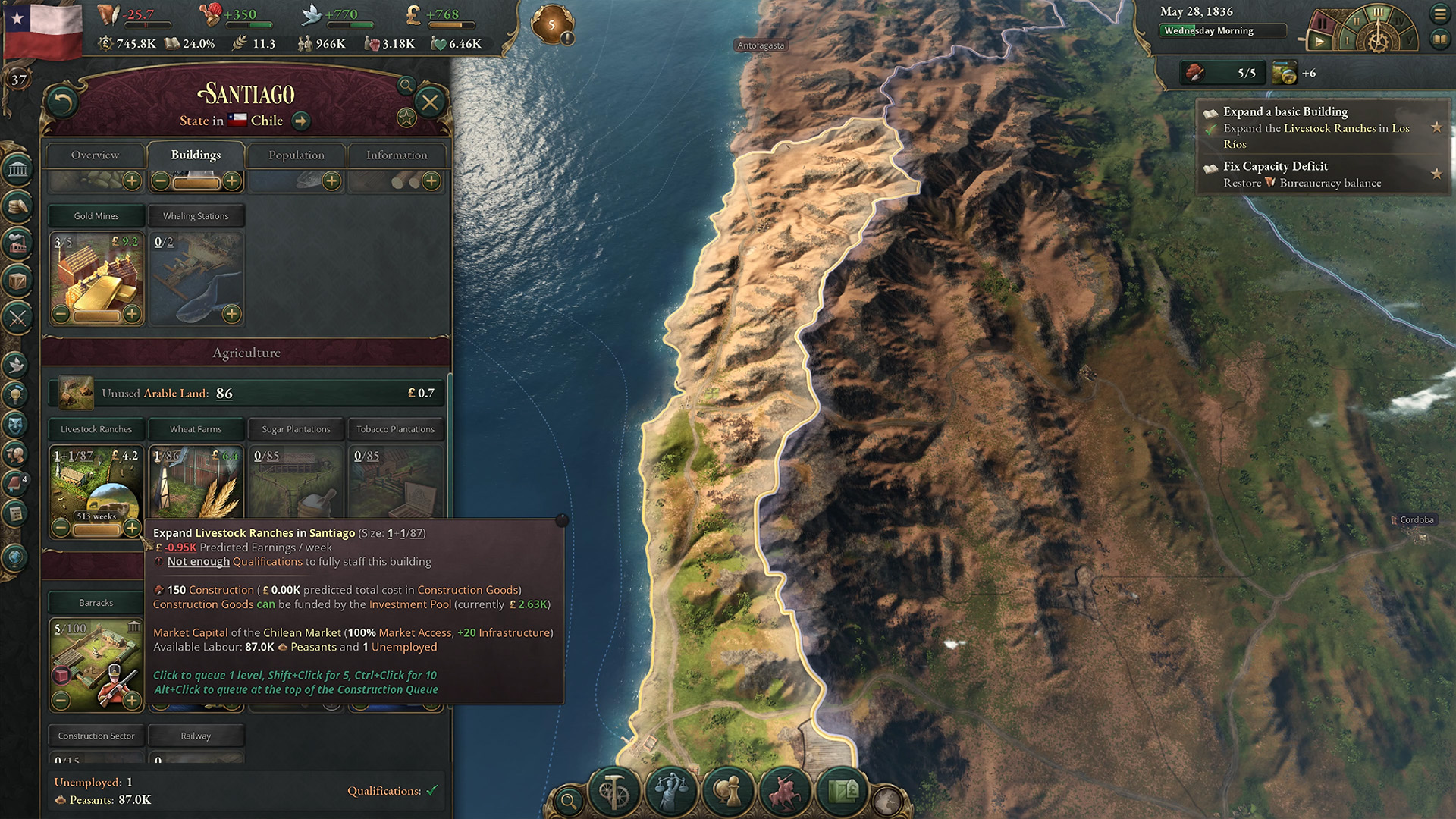Image resolution: width=1456 pixels, height=819 pixels.
Task: Expand the Barracks building
Action: pos(132,700)
